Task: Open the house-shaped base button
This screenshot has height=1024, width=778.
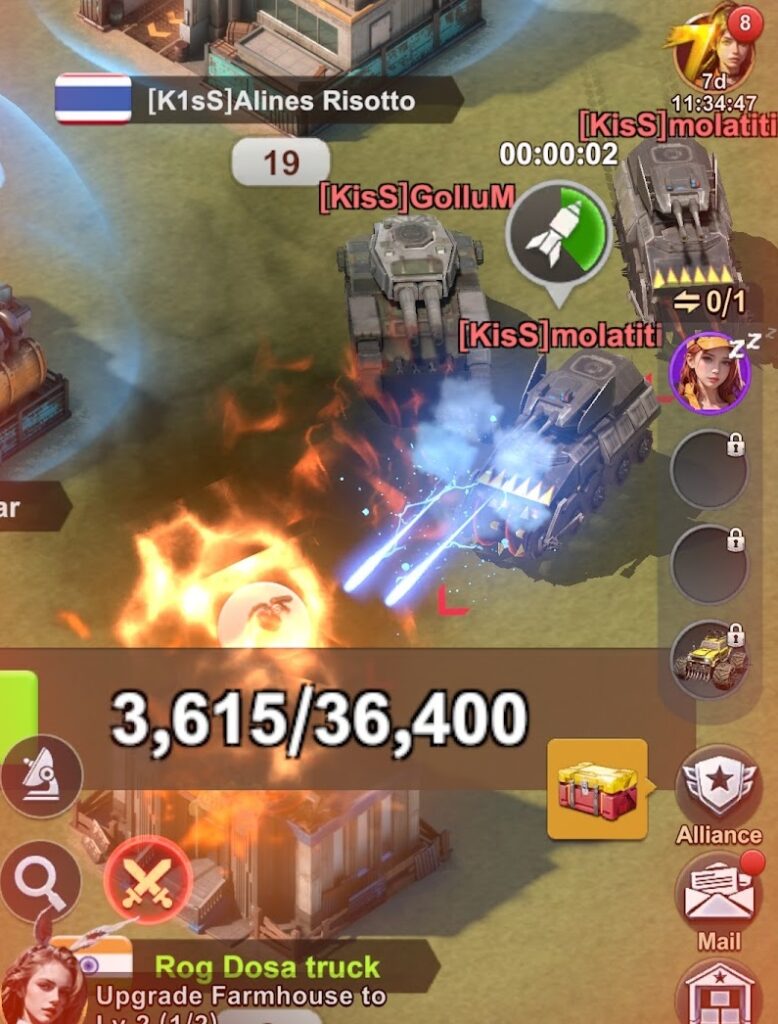Action: pos(718,994)
